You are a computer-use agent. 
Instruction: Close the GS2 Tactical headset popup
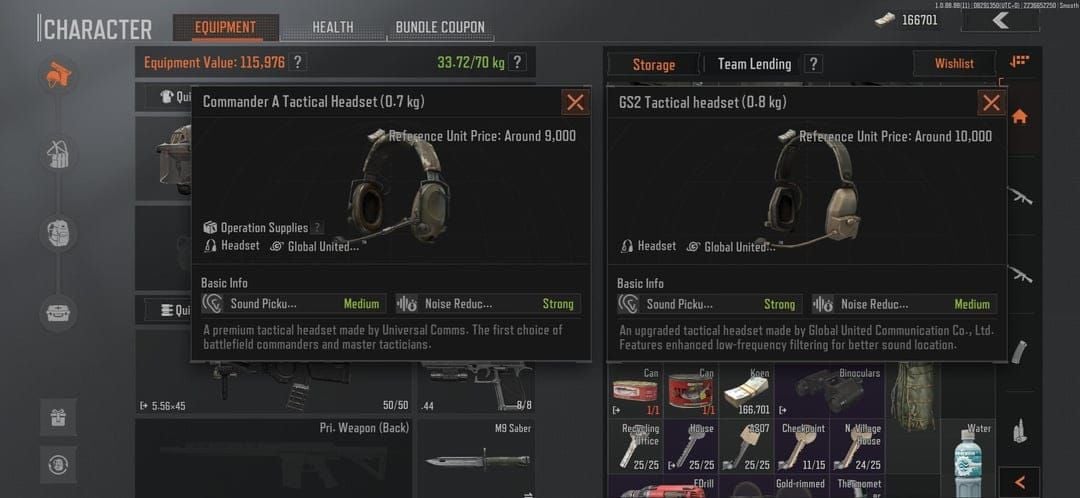991,103
